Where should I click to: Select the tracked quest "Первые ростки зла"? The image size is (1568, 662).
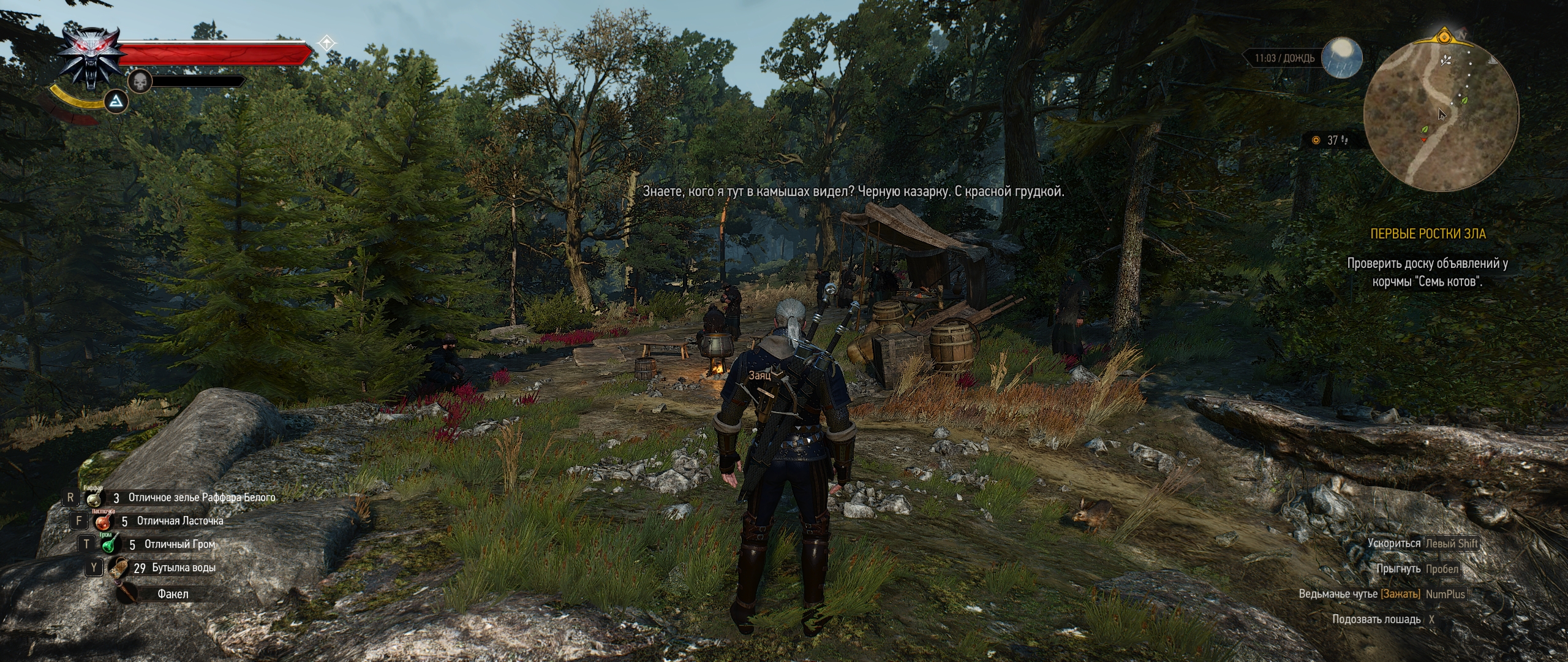pyautogui.click(x=1427, y=234)
